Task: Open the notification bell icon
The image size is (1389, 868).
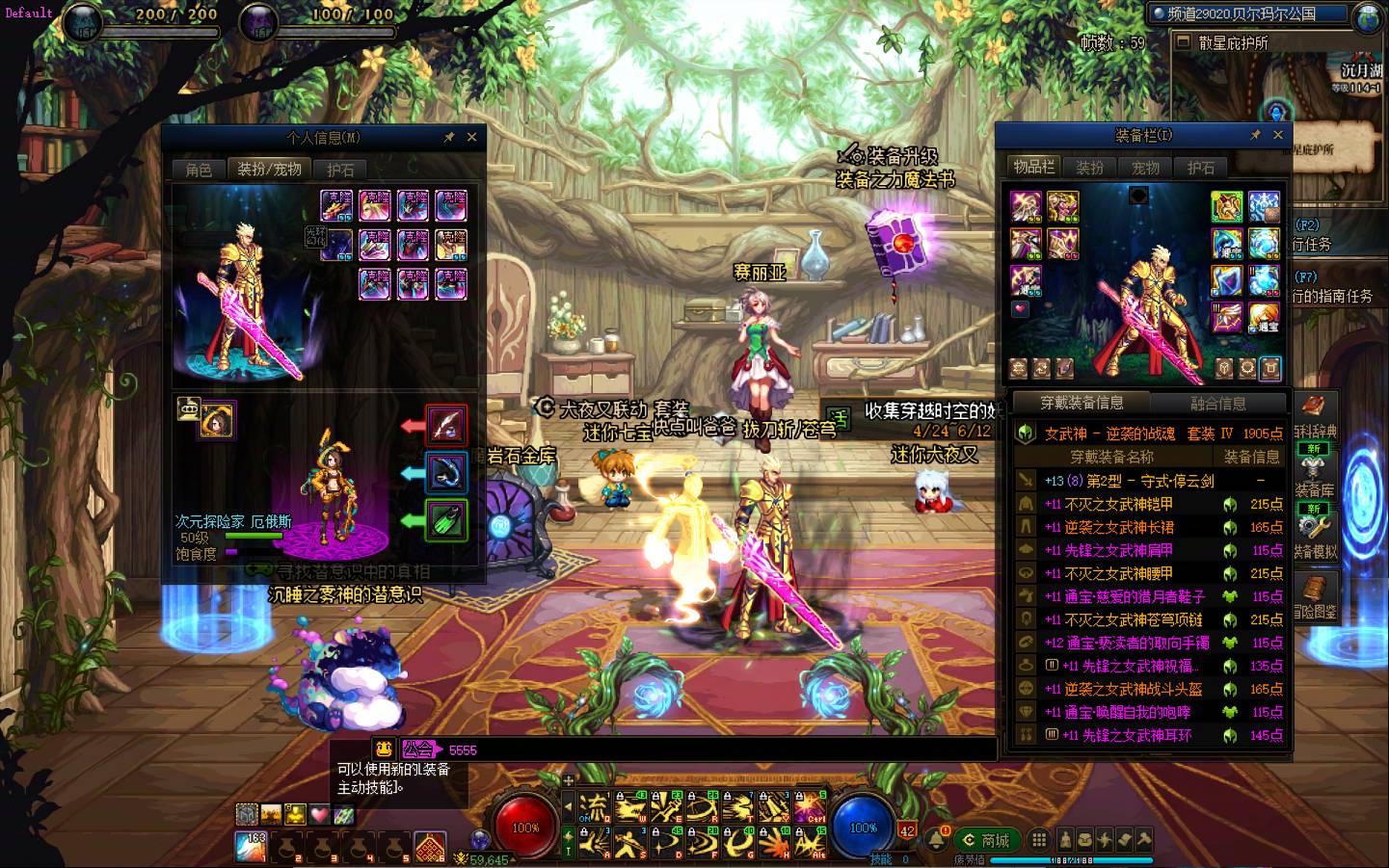Action: [935, 839]
